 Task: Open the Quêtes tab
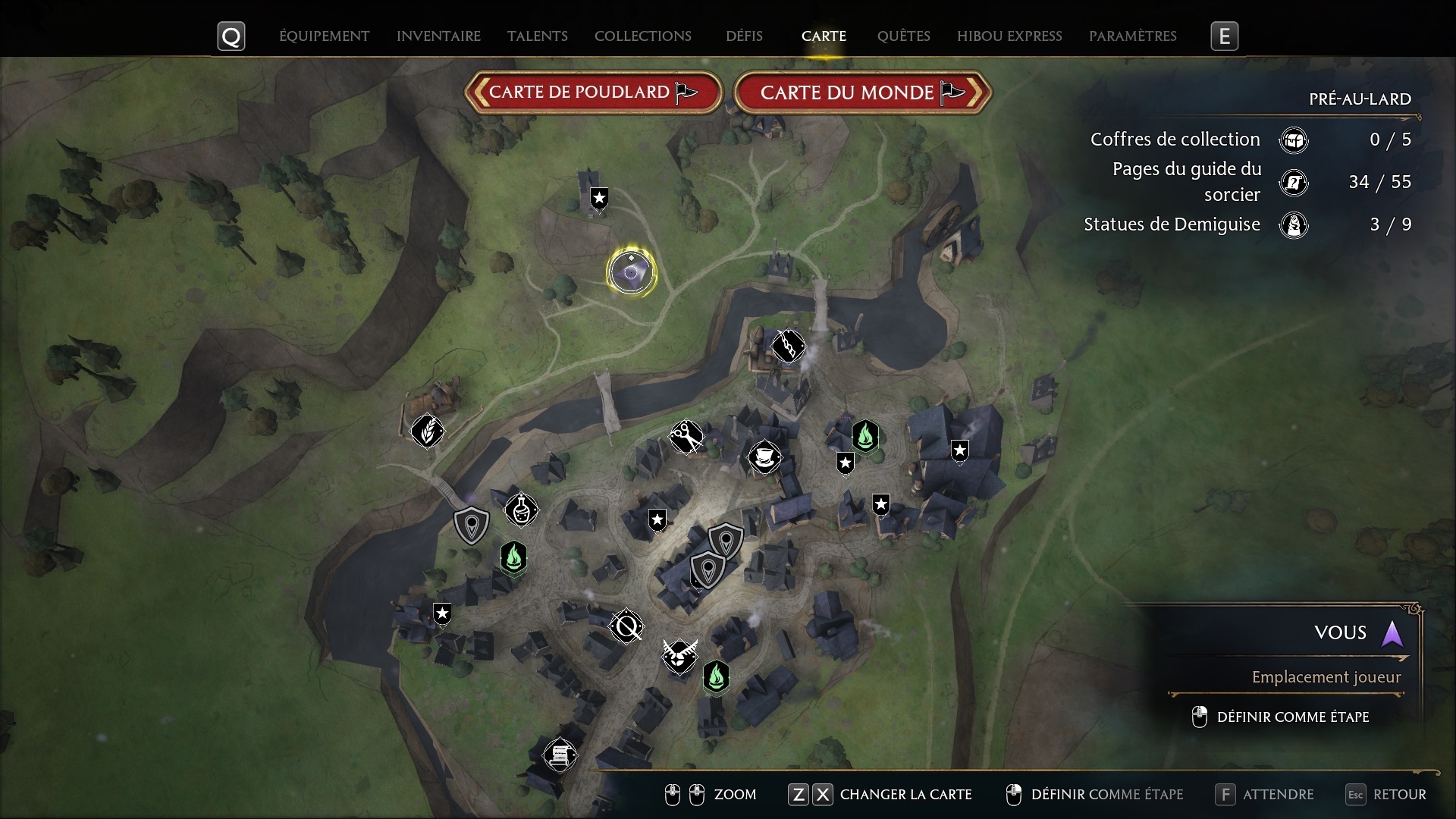coord(903,36)
